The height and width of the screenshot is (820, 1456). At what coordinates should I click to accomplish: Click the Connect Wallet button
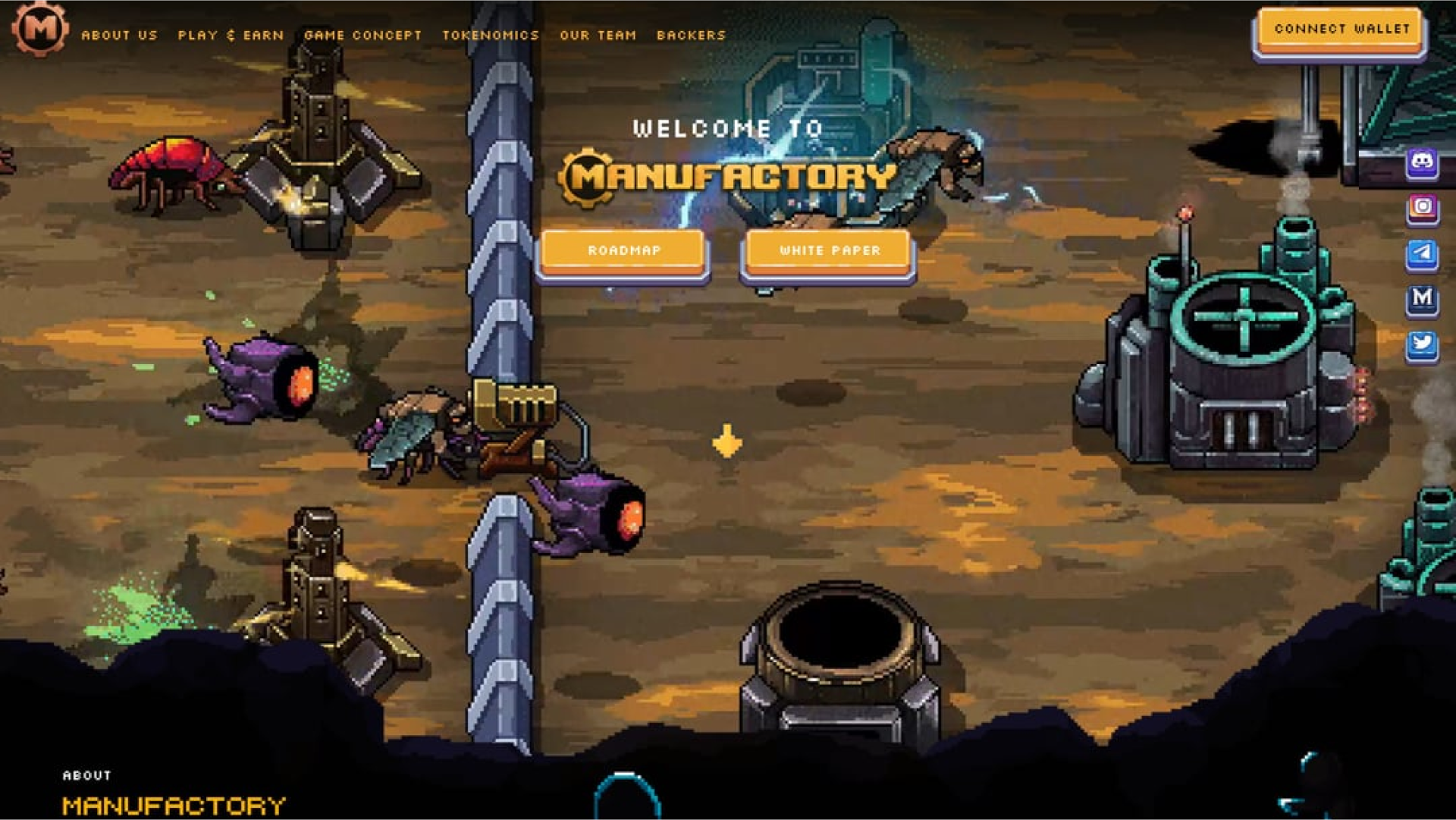tap(1341, 30)
